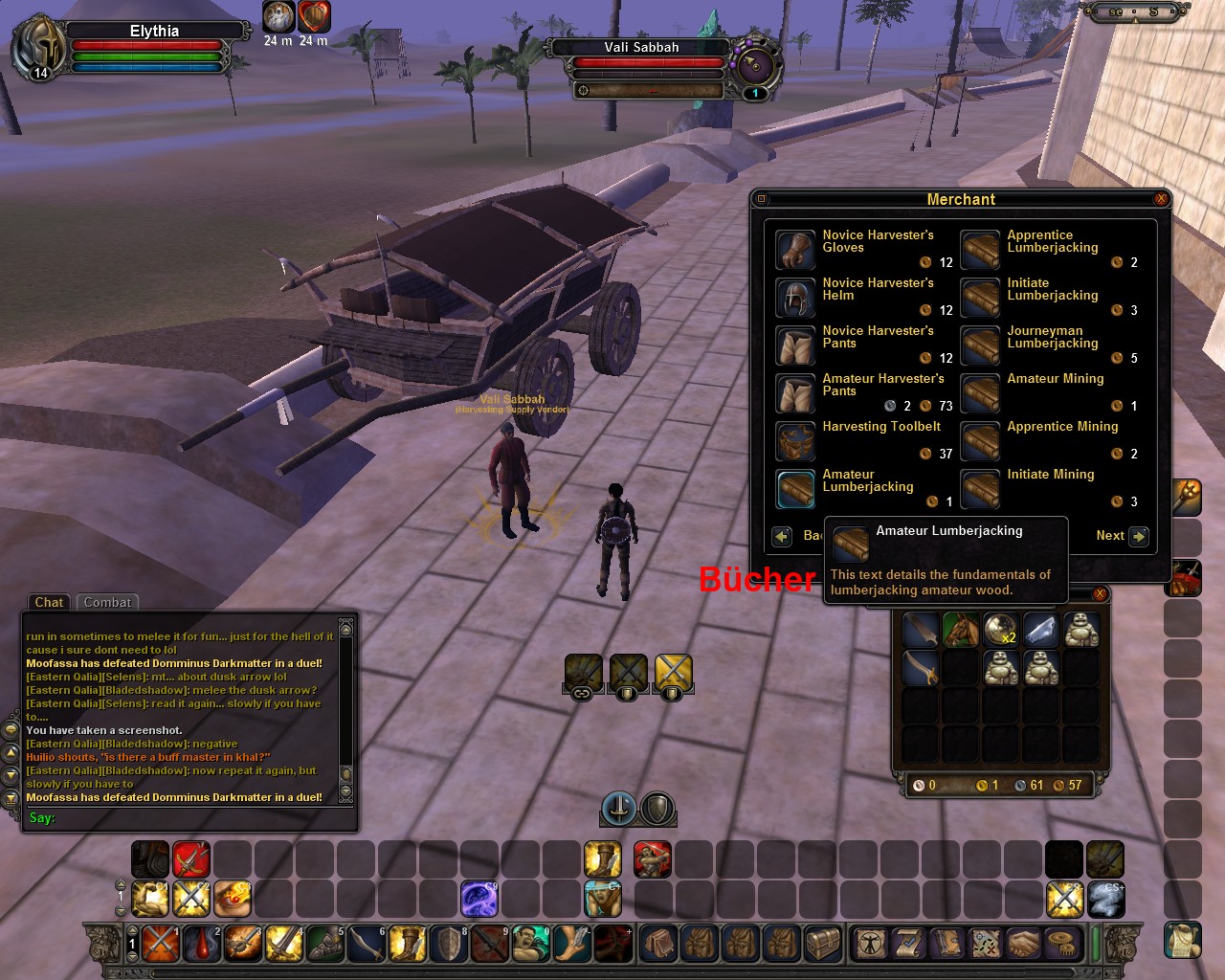Open the treasure chest icon on toolbar
The width and height of the screenshot is (1225, 980).
tap(822, 944)
